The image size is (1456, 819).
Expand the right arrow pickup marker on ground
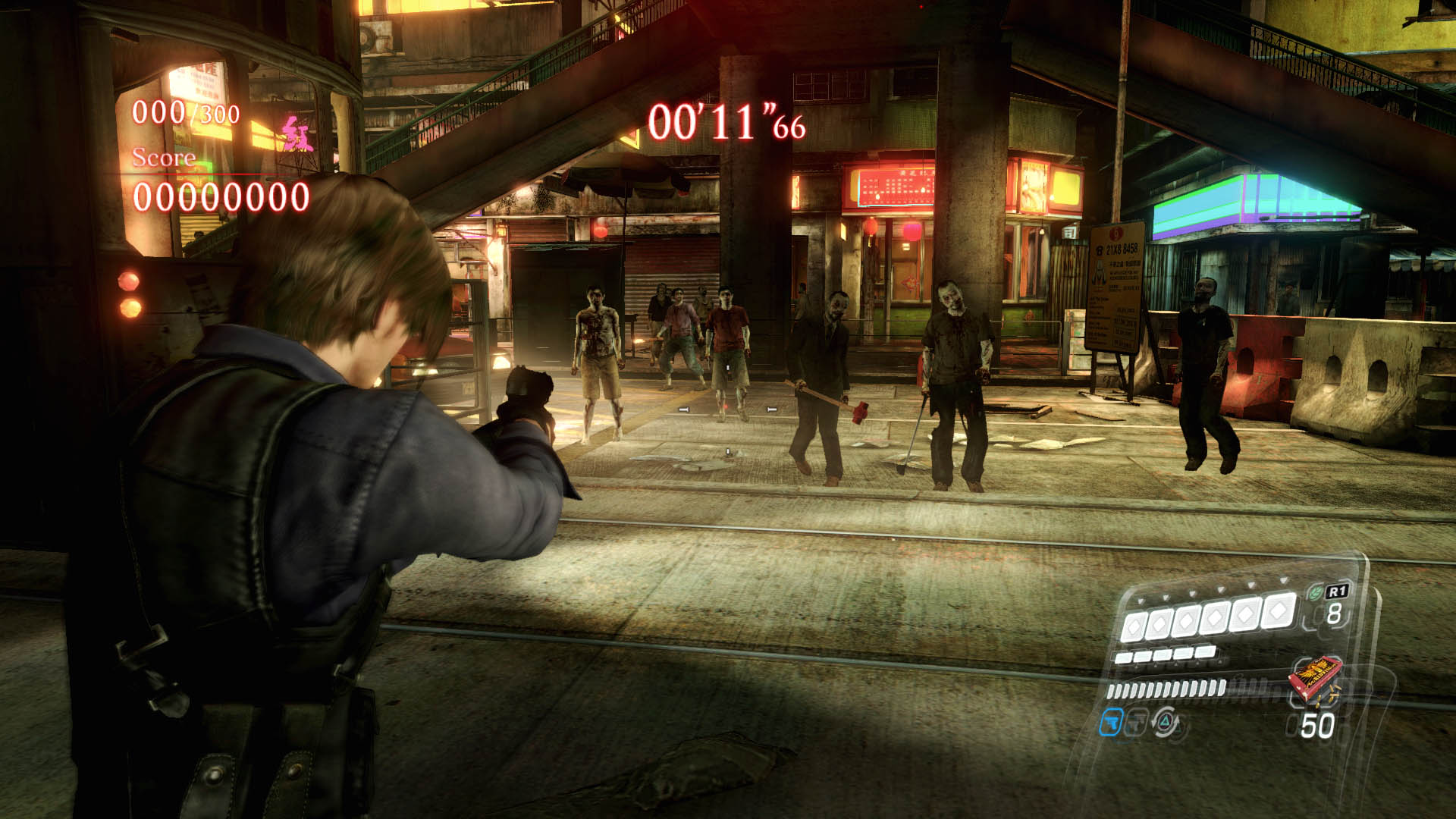(772, 409)
